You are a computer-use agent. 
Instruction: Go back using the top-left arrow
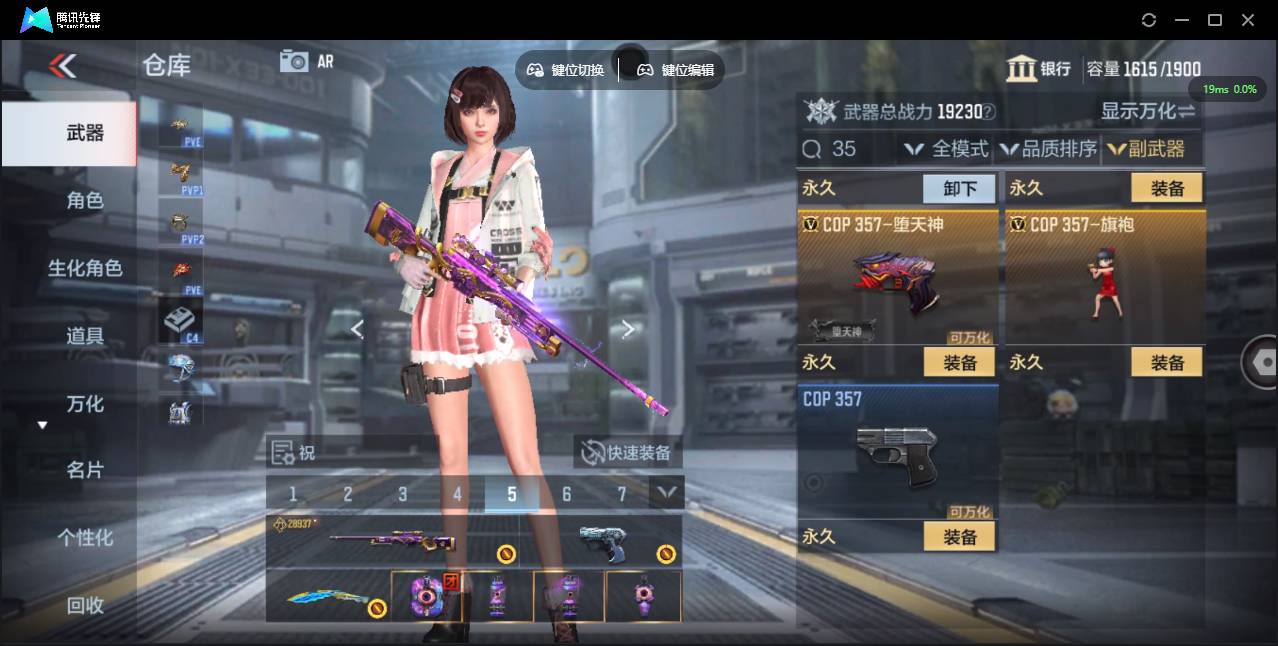pos(62,66)
